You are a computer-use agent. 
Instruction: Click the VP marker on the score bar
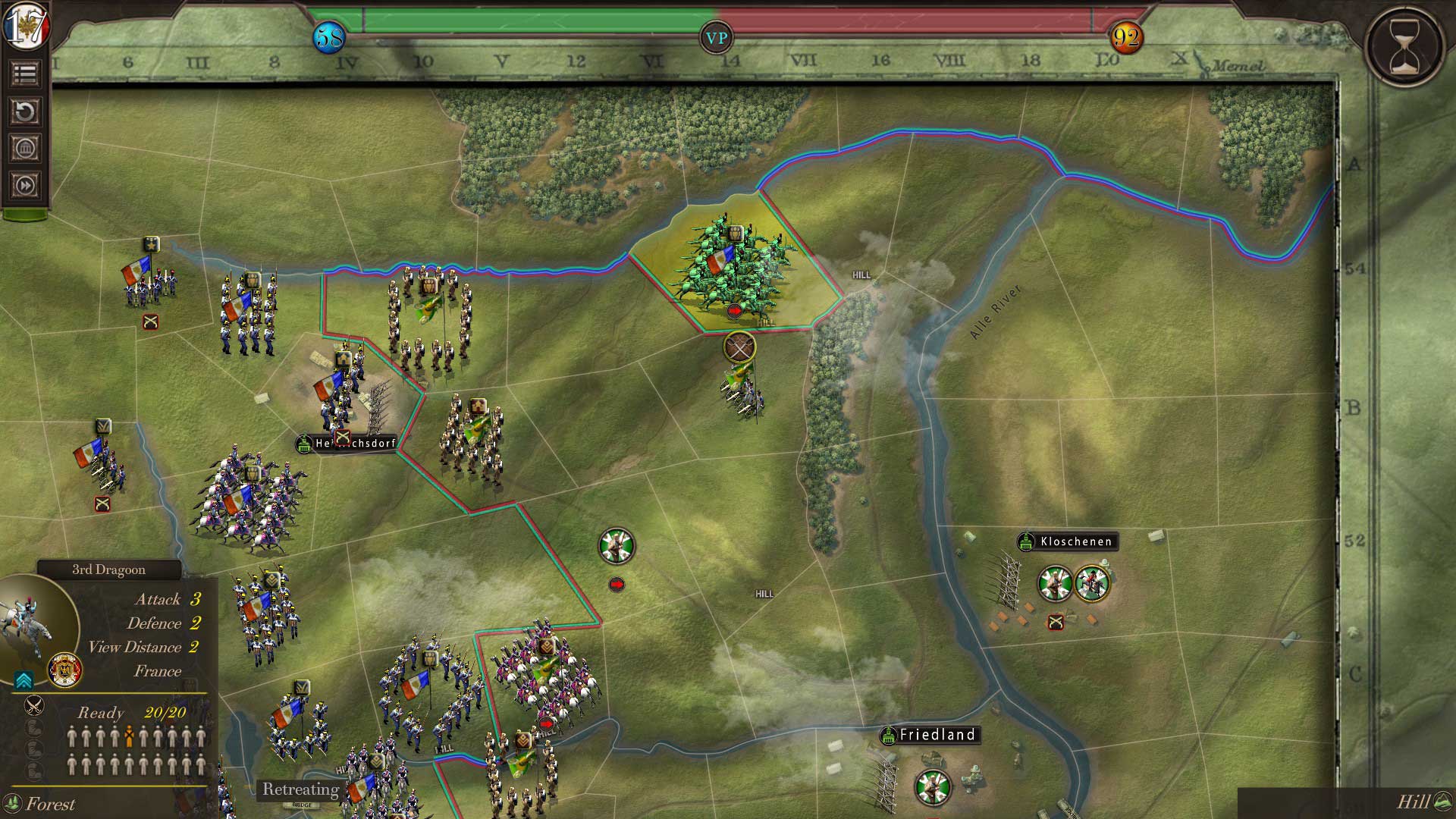coord(717,38)
